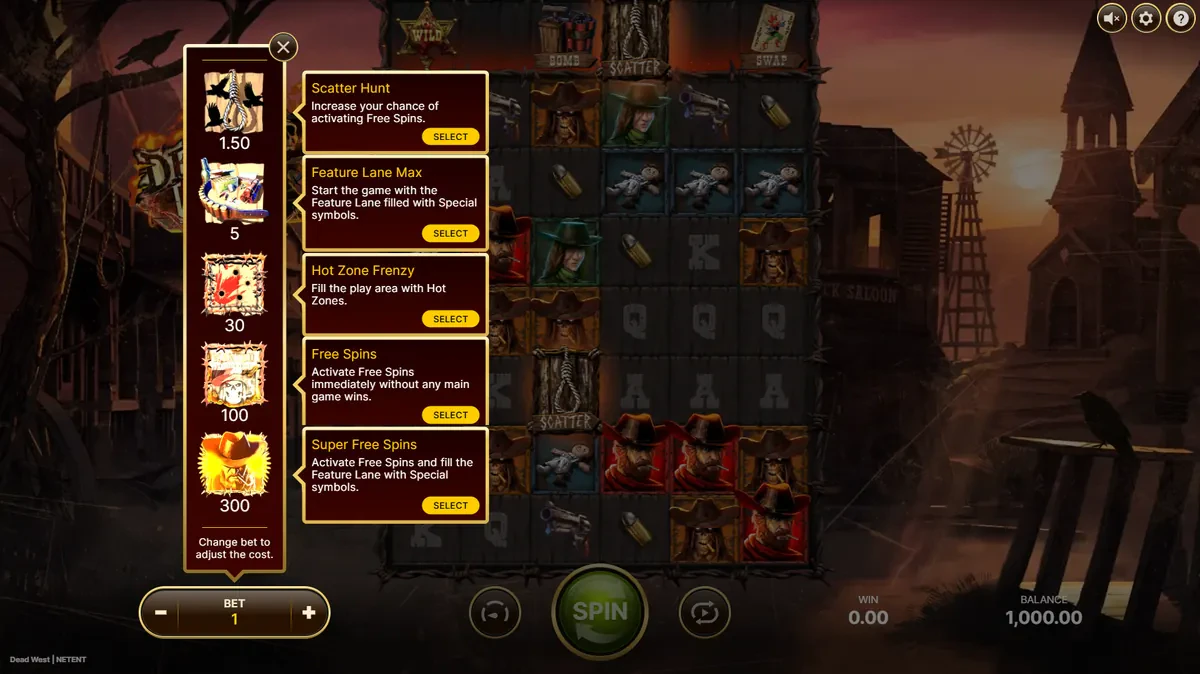Open autoplay with the circular arrows button
Image resolution: width=1200 pixels, height=674 pixels.
[704, 612]
